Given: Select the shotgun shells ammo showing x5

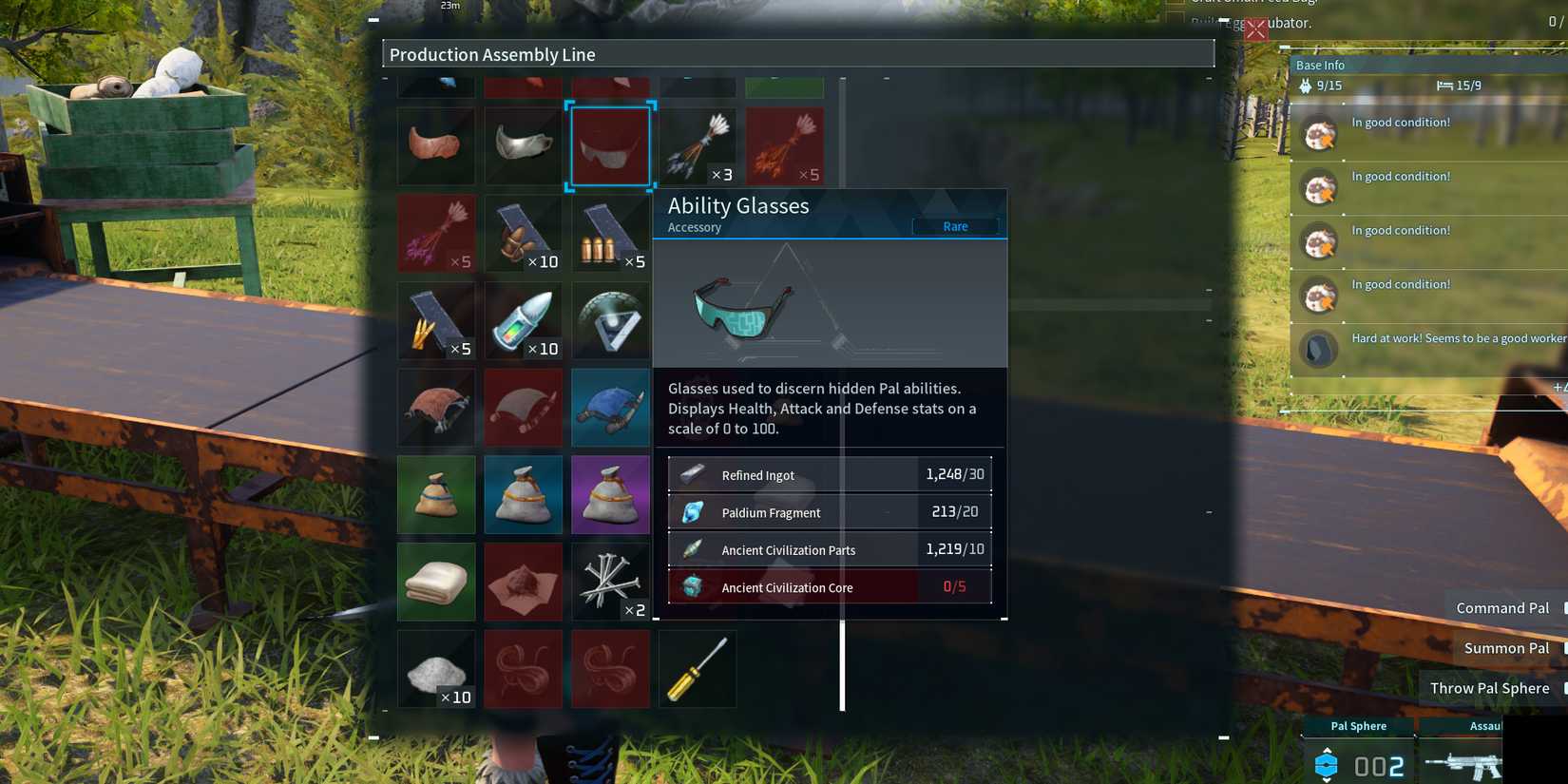Looking at the screenshot, I should 611,233.
